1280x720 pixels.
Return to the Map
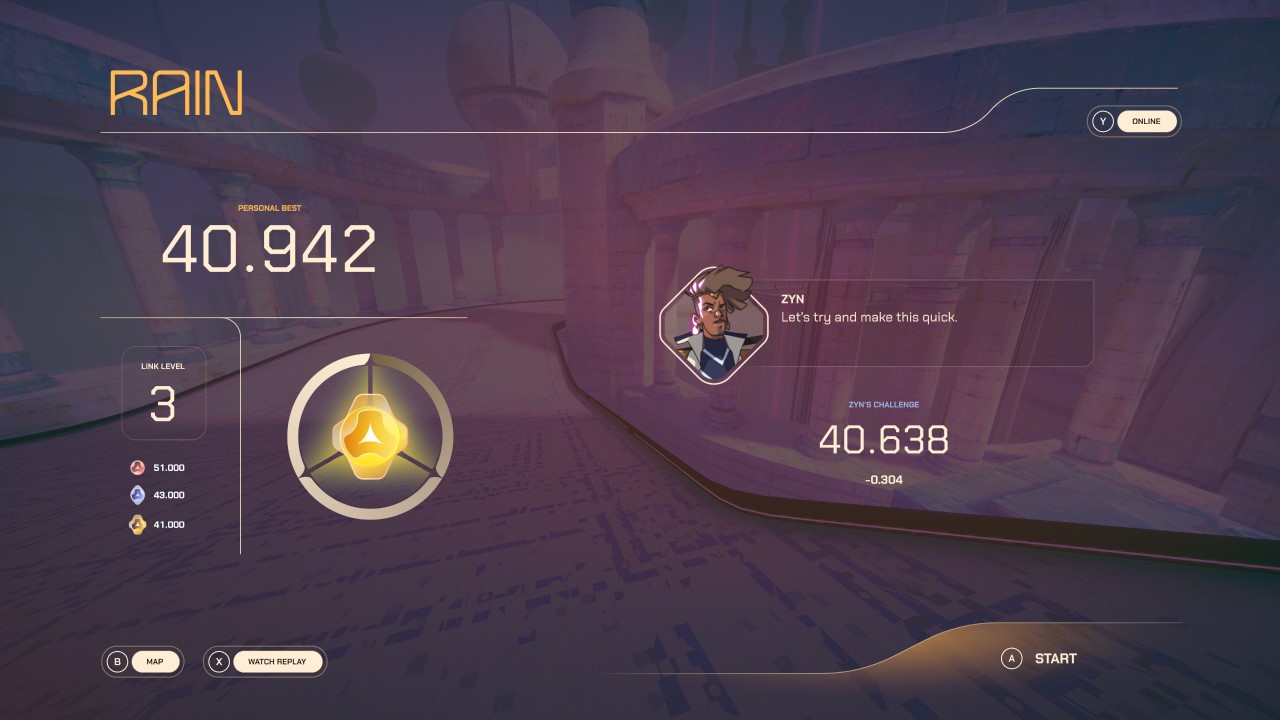point(155,661)
